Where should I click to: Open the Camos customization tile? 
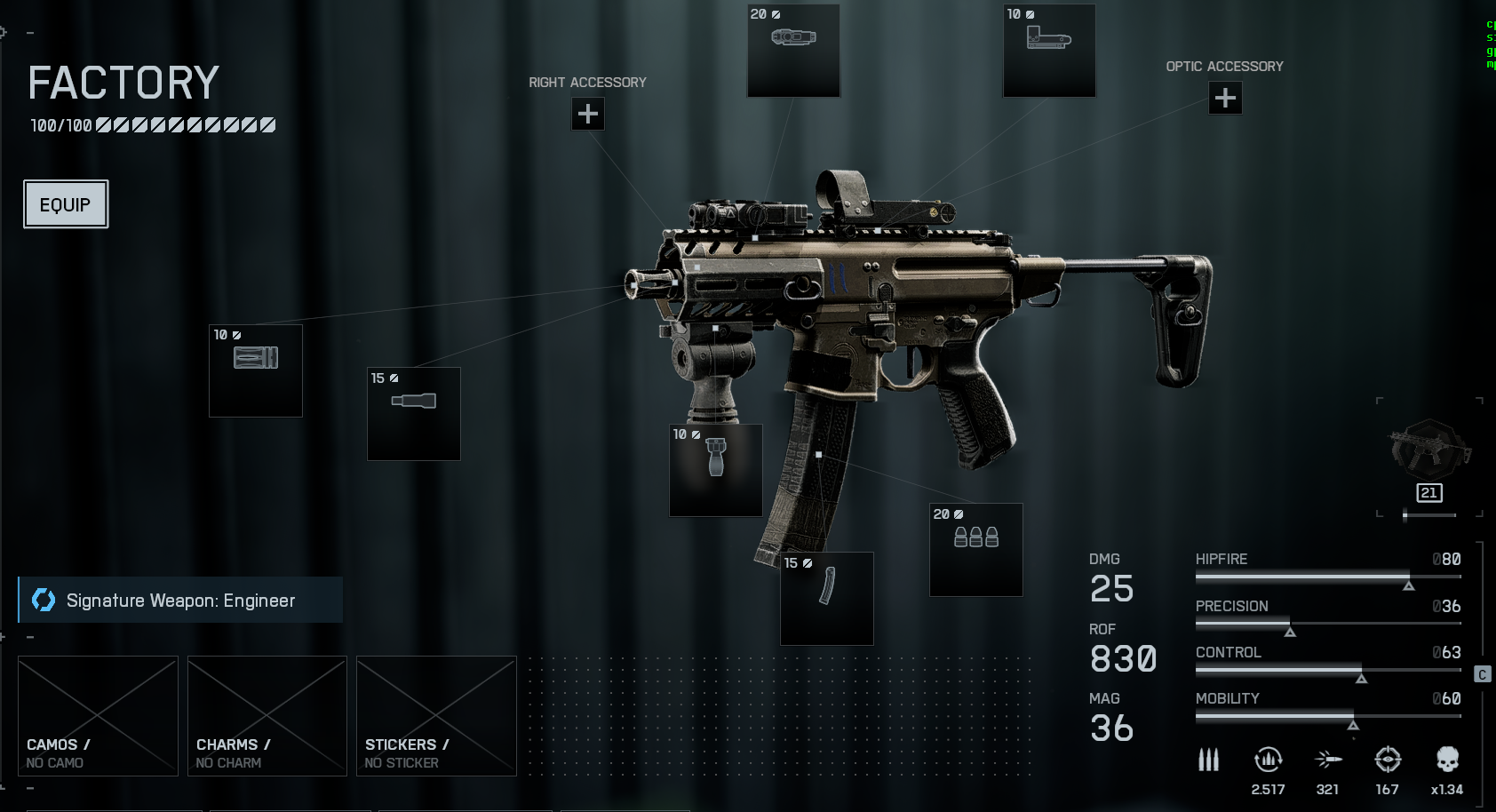[x=98, y=716]
